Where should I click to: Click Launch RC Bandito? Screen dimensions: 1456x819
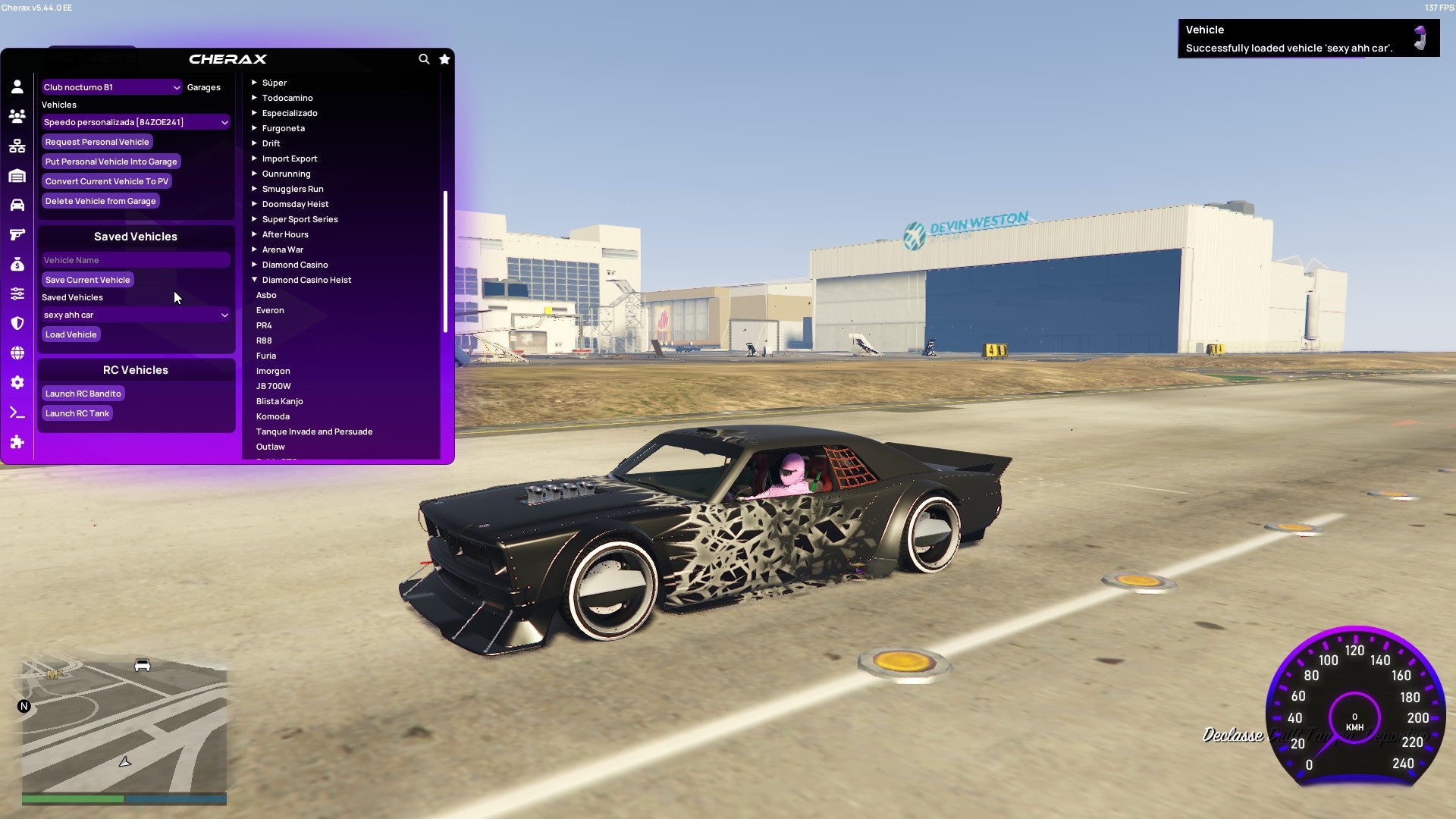point(83,394)
